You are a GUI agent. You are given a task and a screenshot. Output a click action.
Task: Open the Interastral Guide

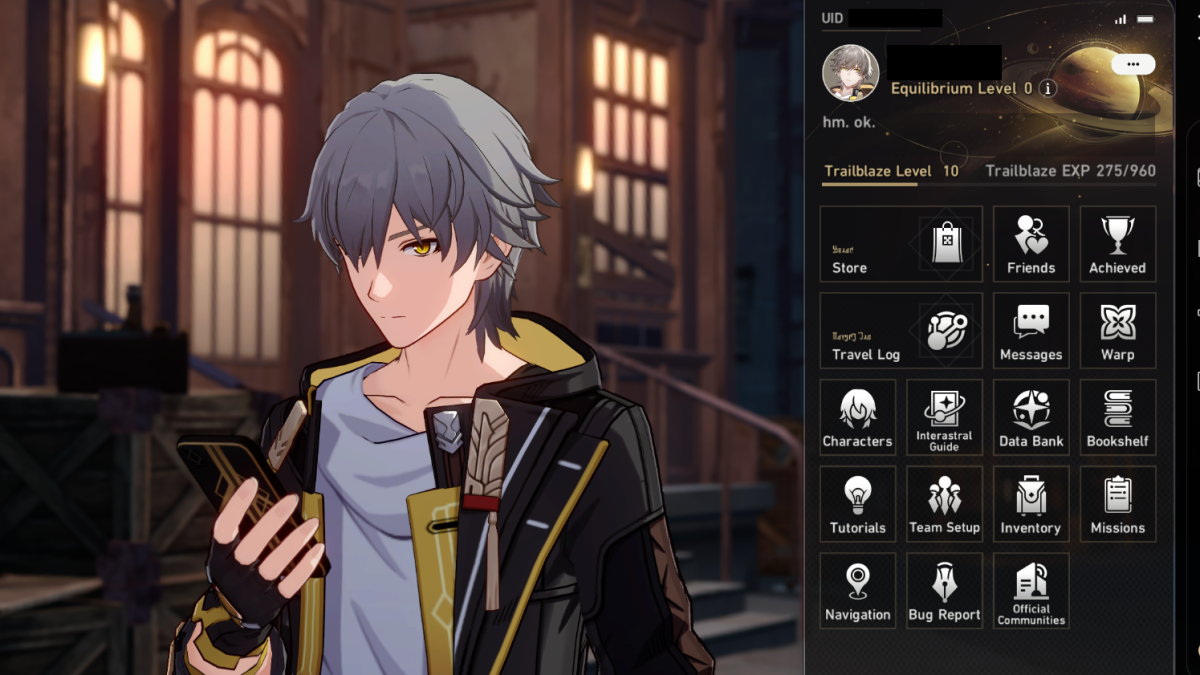tap(944, 417)
